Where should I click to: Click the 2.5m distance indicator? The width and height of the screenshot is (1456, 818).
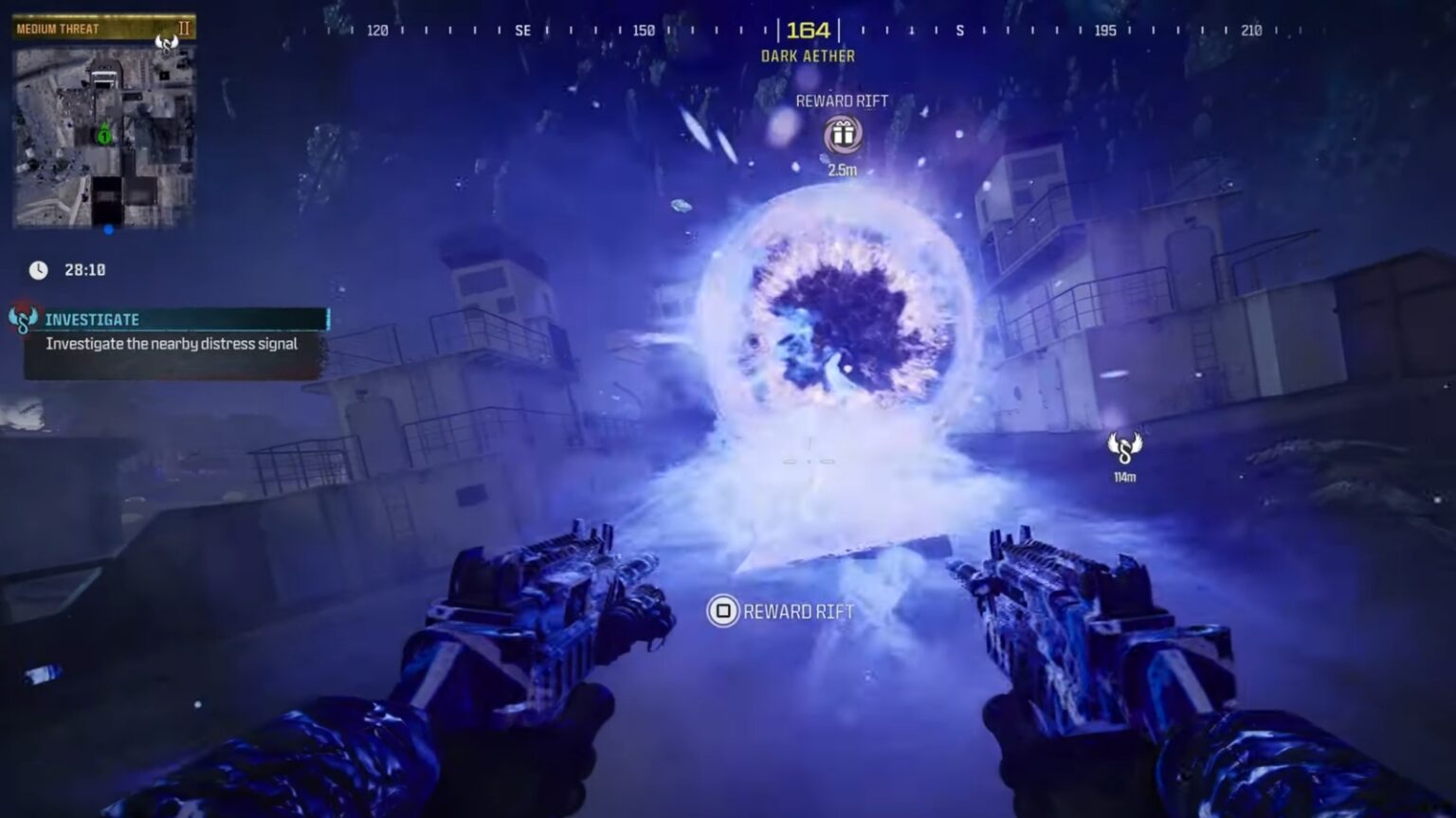pos(843,172)
